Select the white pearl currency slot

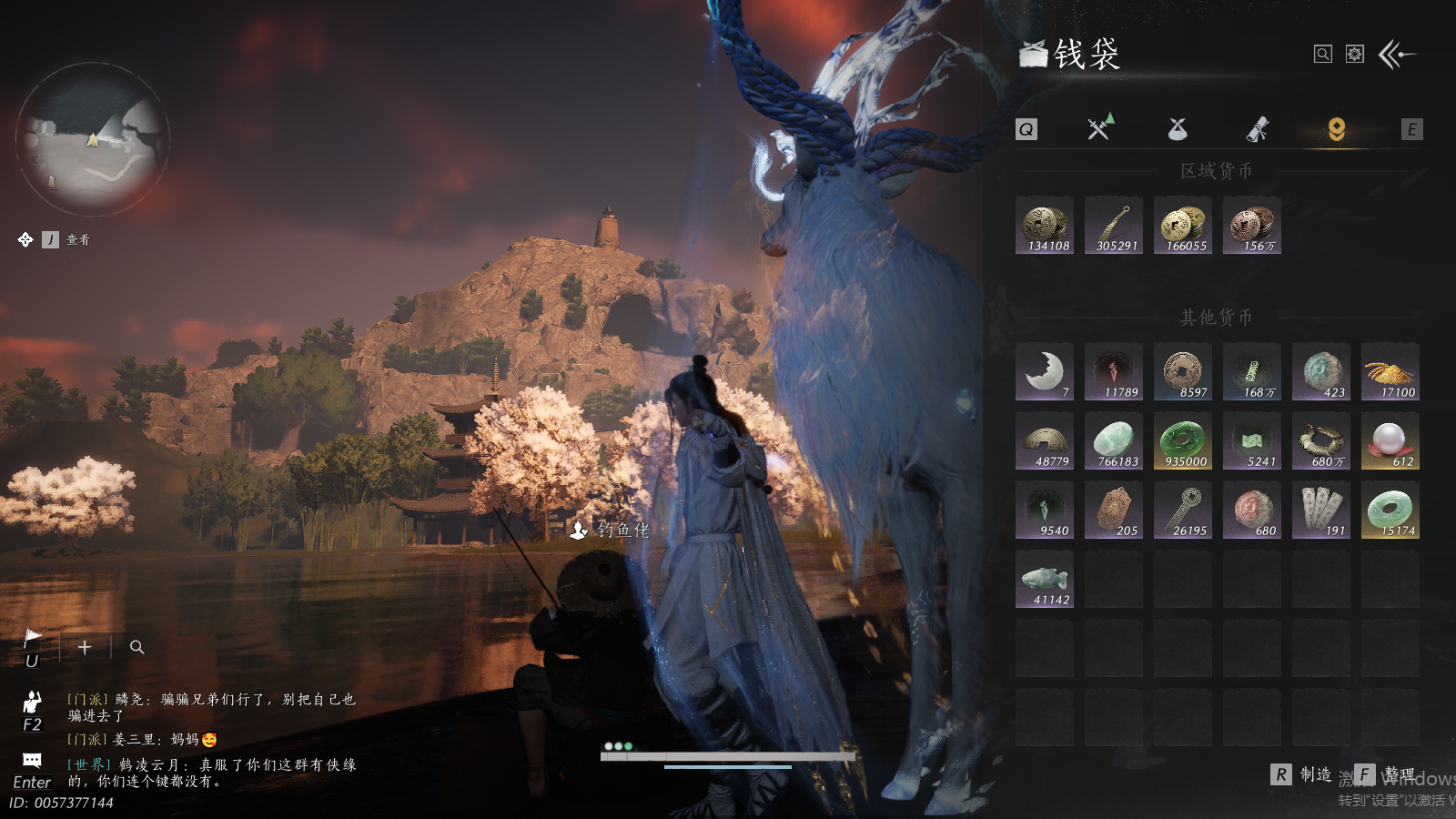click(x=1390, y=440)
